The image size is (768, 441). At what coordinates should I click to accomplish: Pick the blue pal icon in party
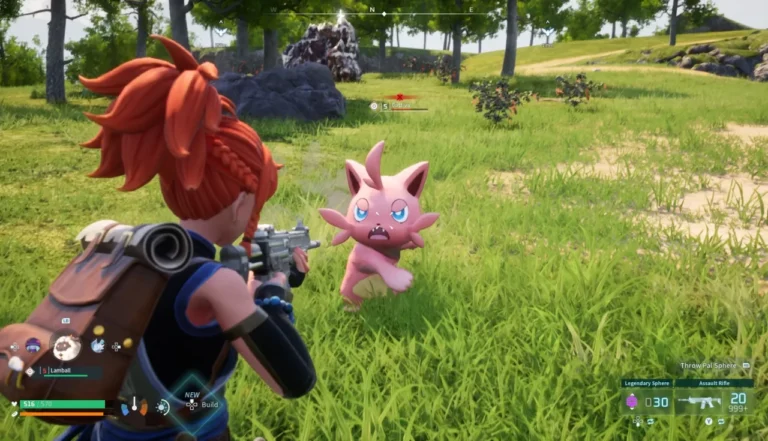pyautogui.click(x=98, y=345)
